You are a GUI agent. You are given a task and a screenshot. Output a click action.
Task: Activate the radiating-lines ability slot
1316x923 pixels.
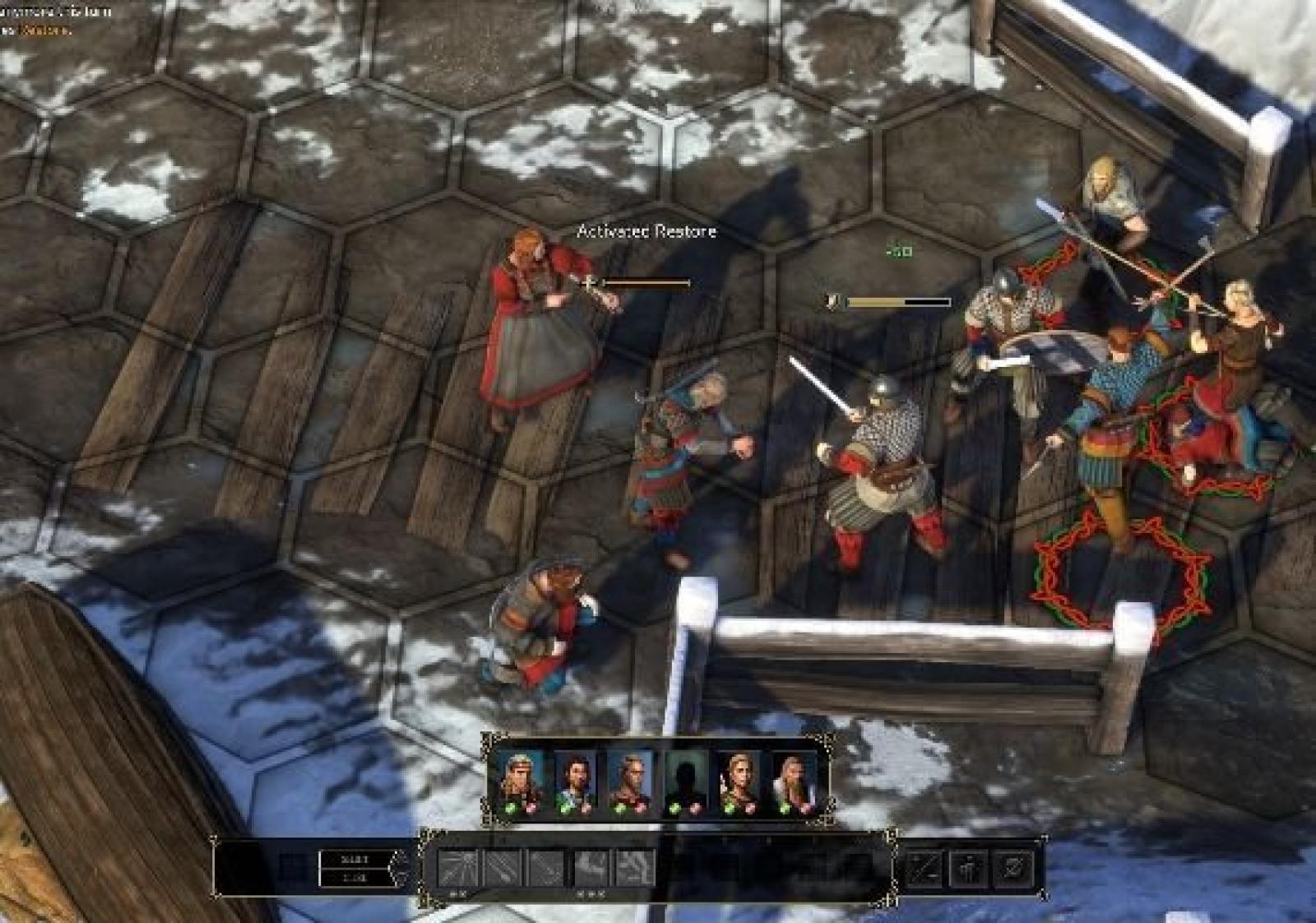(x=457, y=869)
